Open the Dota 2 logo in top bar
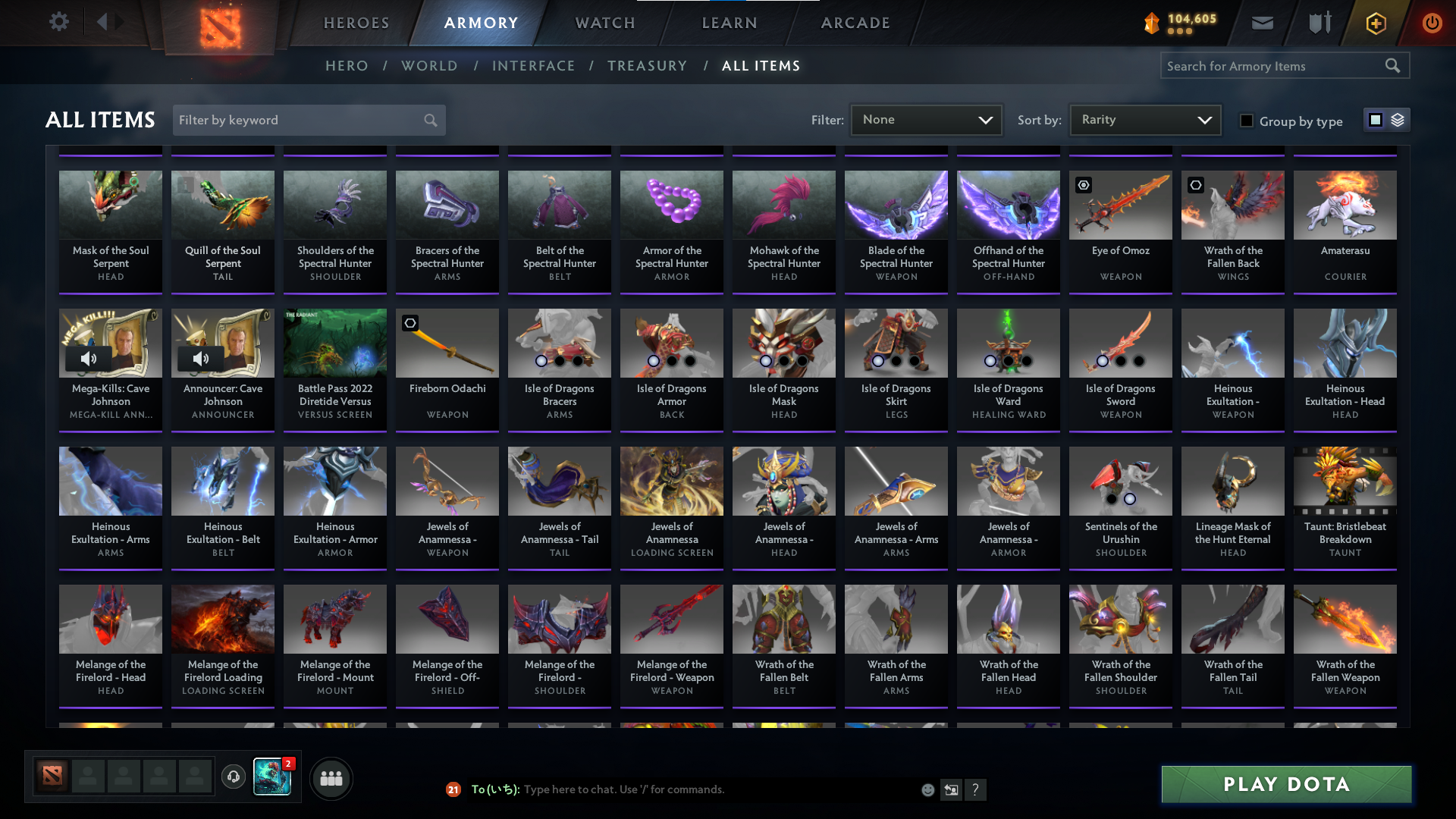1456x819 pixels. click(220, 27)
